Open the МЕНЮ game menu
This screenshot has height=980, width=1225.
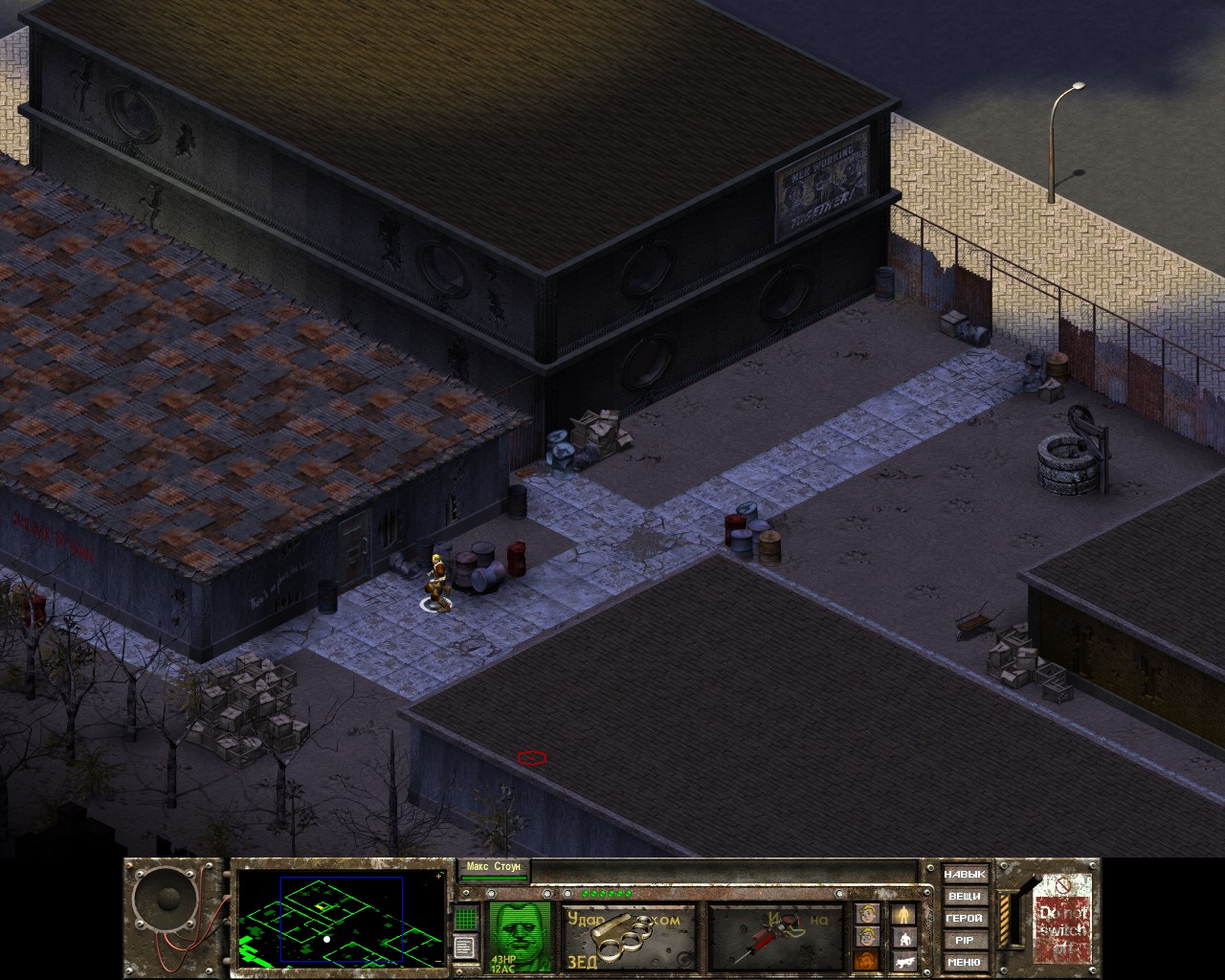pyautogui.click(x=964, y=963)
